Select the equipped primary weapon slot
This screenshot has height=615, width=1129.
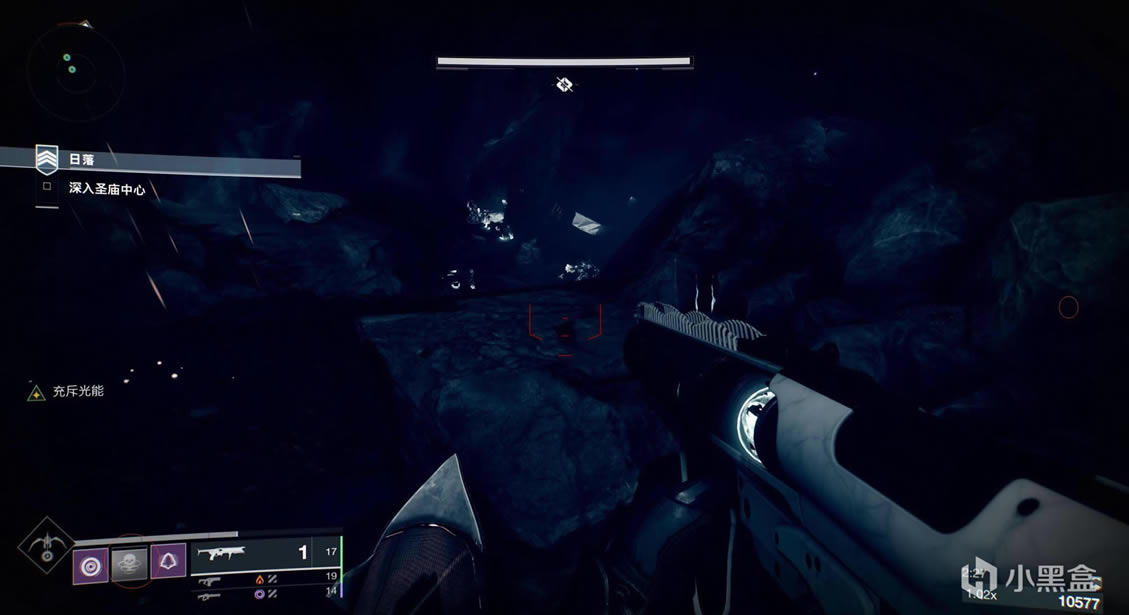pyautogui.click(x=267, y=551)
